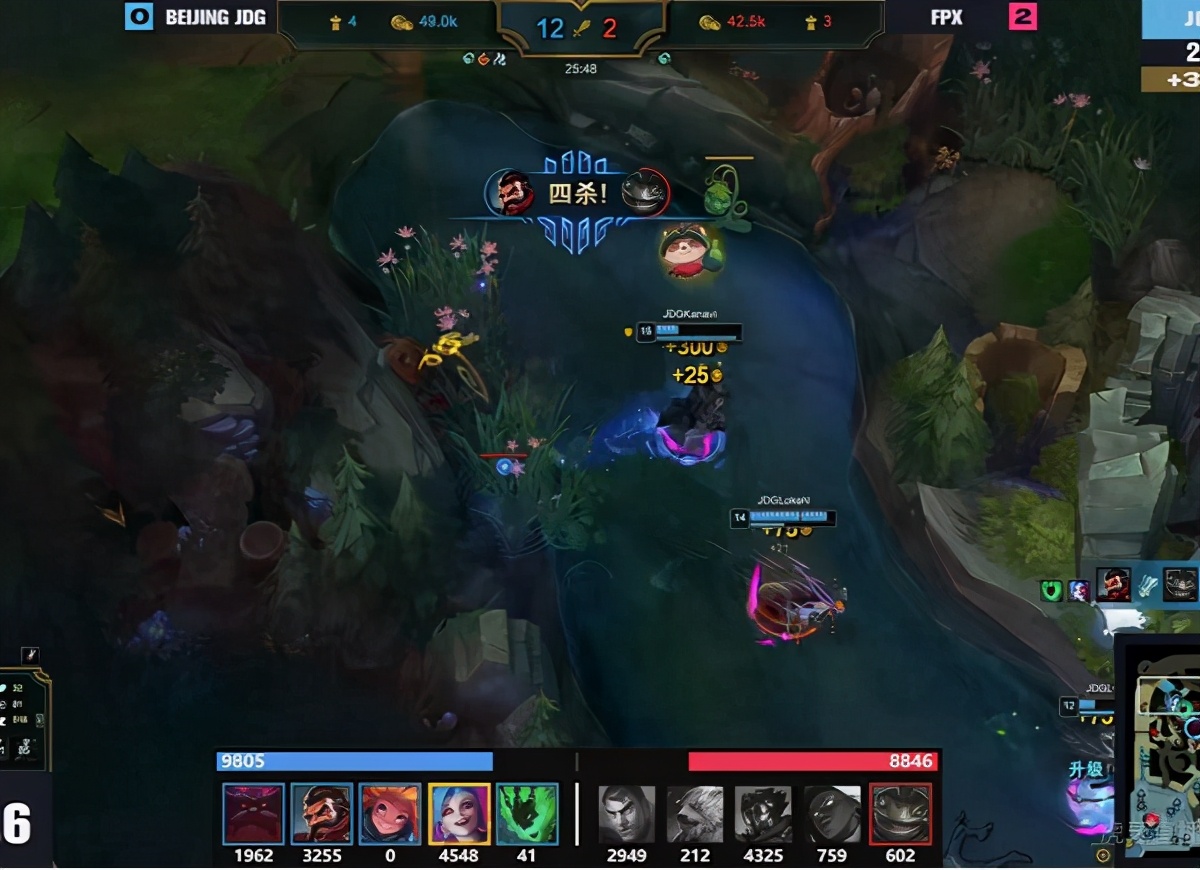Choose Zoe's champion portrait
This screenshot has height=870, width=1200.
pos(390,814)
